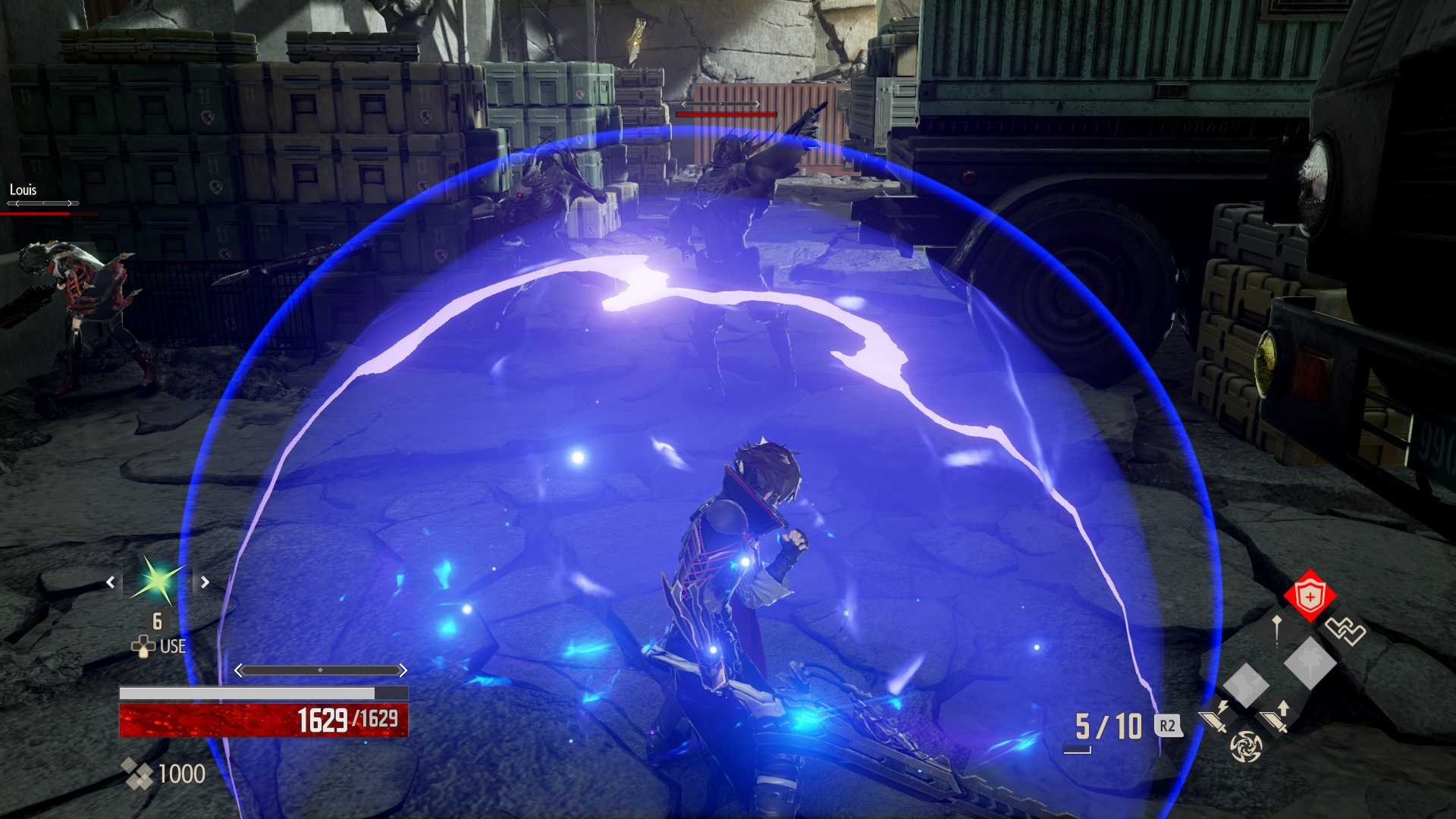Click the green star consumable item icon
The width and height of the screenshot is (1456, 819).
point(156,581)
